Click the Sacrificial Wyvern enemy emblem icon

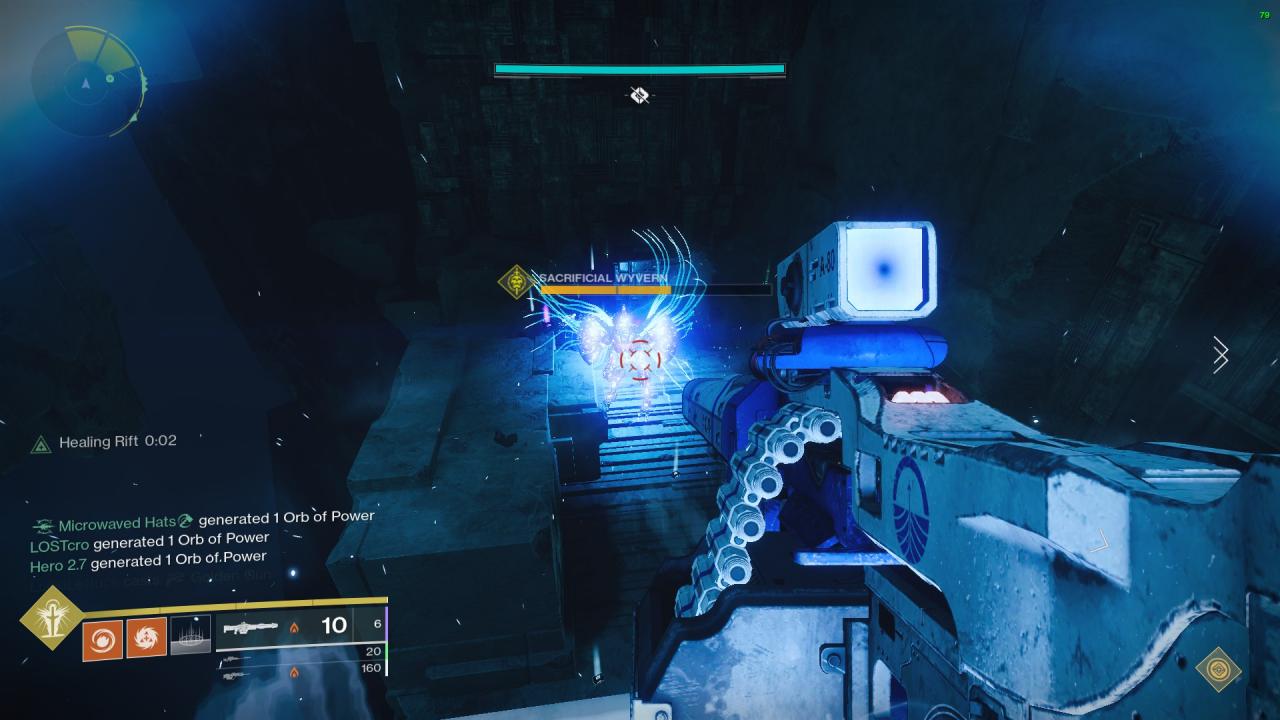pyautogui.click(x=516, y=281)
